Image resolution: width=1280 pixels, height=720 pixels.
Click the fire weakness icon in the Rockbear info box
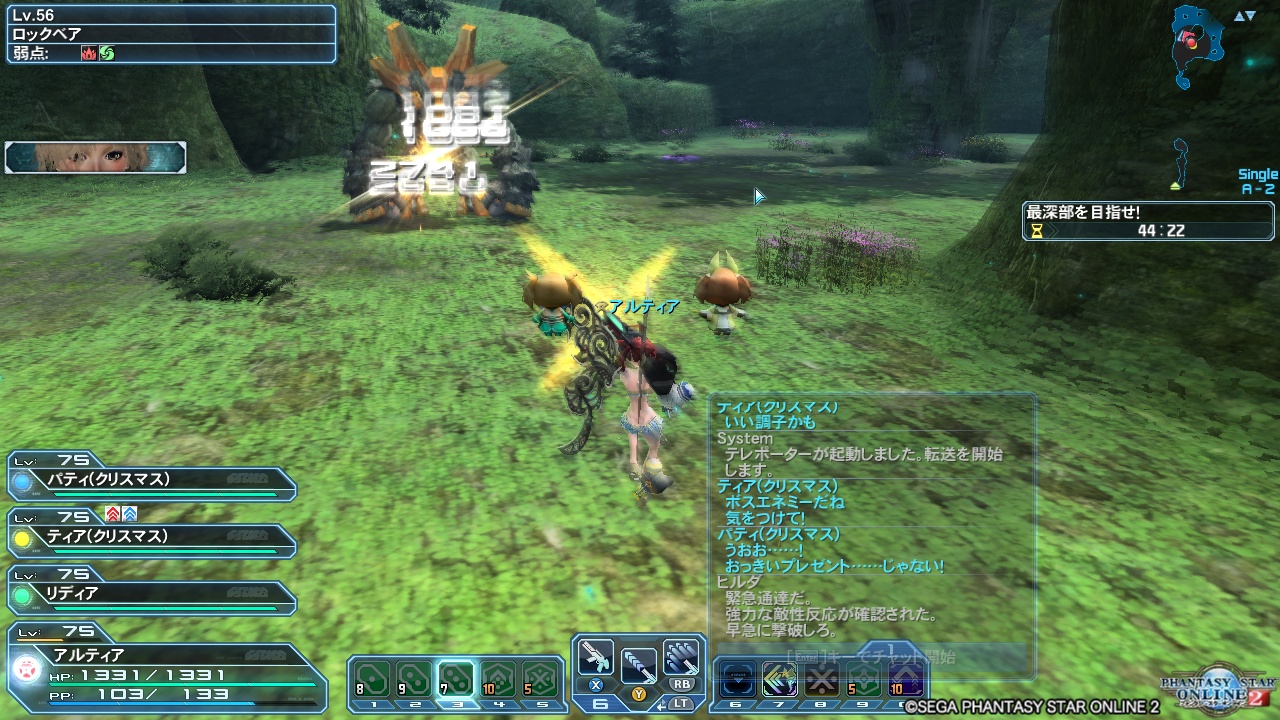pyautogui.click(x=89, y=51)
